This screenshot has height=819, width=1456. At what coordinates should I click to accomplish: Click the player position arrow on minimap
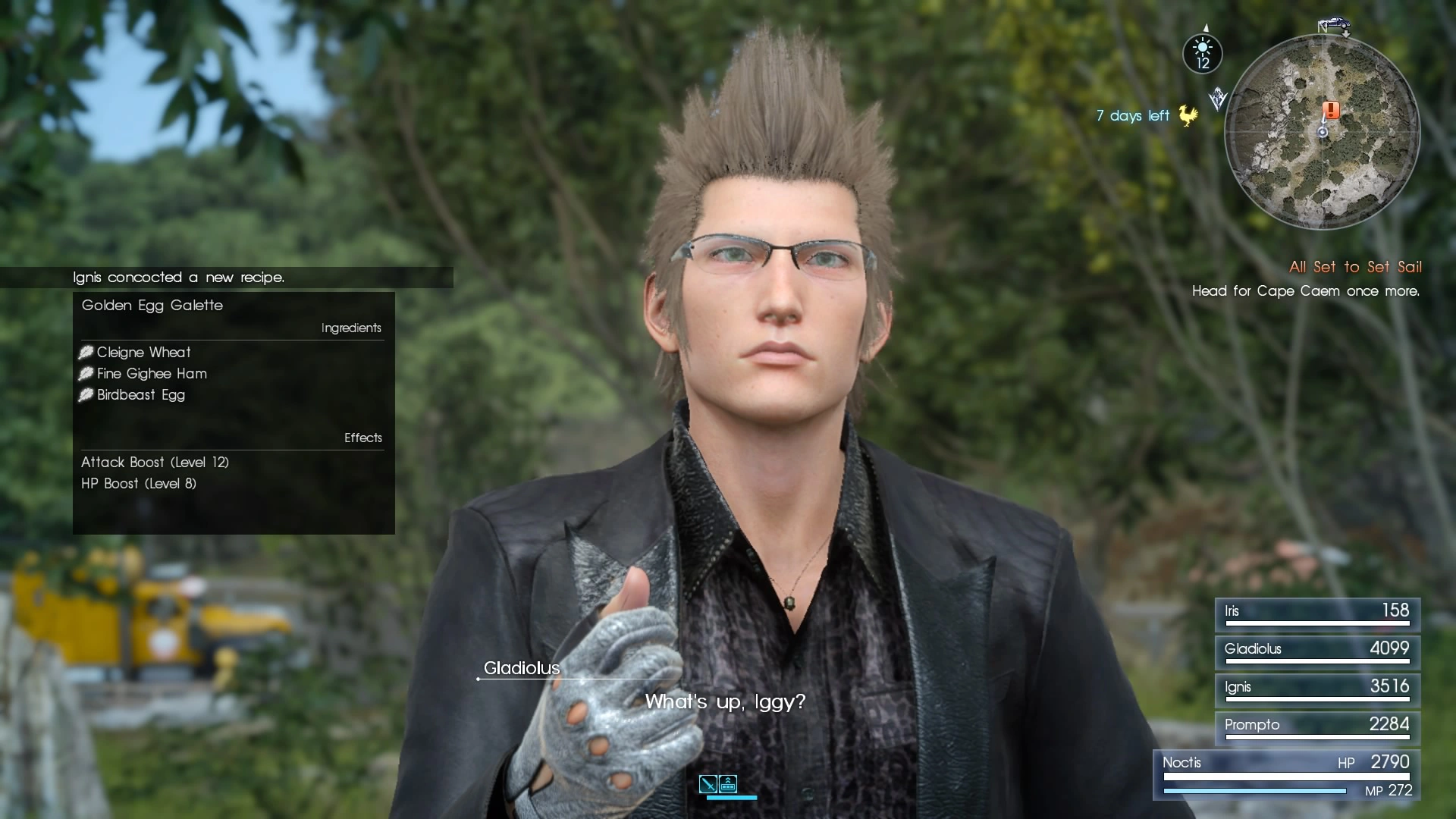click(x=1323, y=132)
